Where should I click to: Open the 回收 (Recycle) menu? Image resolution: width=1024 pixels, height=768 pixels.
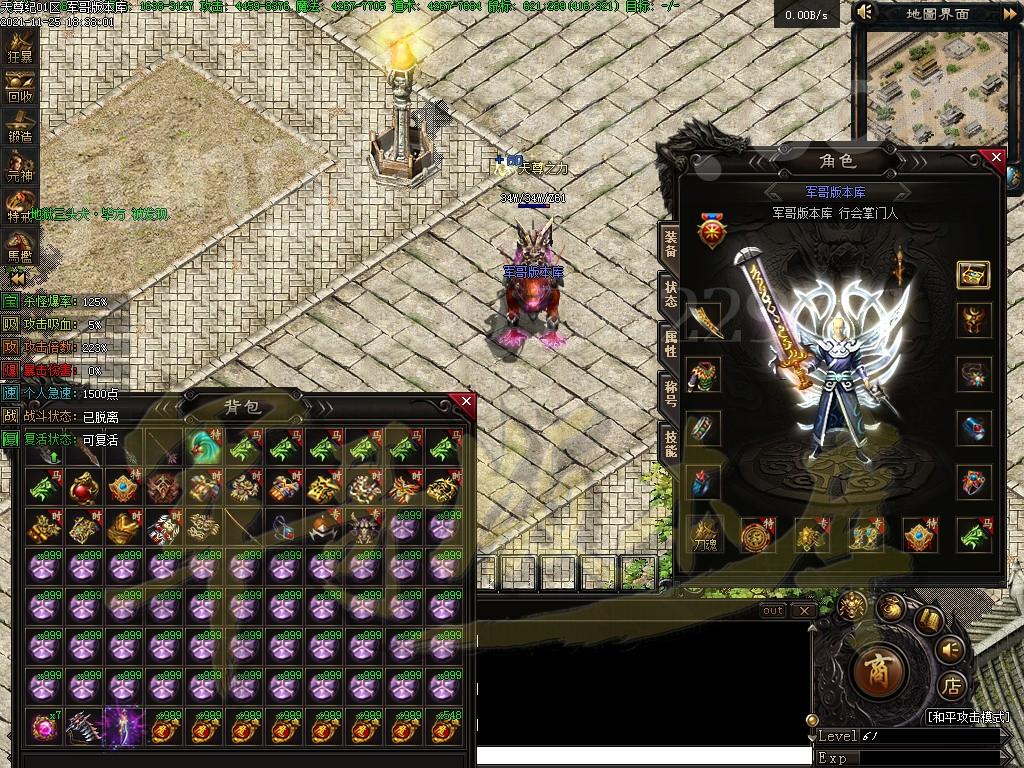tap(20, 88)
